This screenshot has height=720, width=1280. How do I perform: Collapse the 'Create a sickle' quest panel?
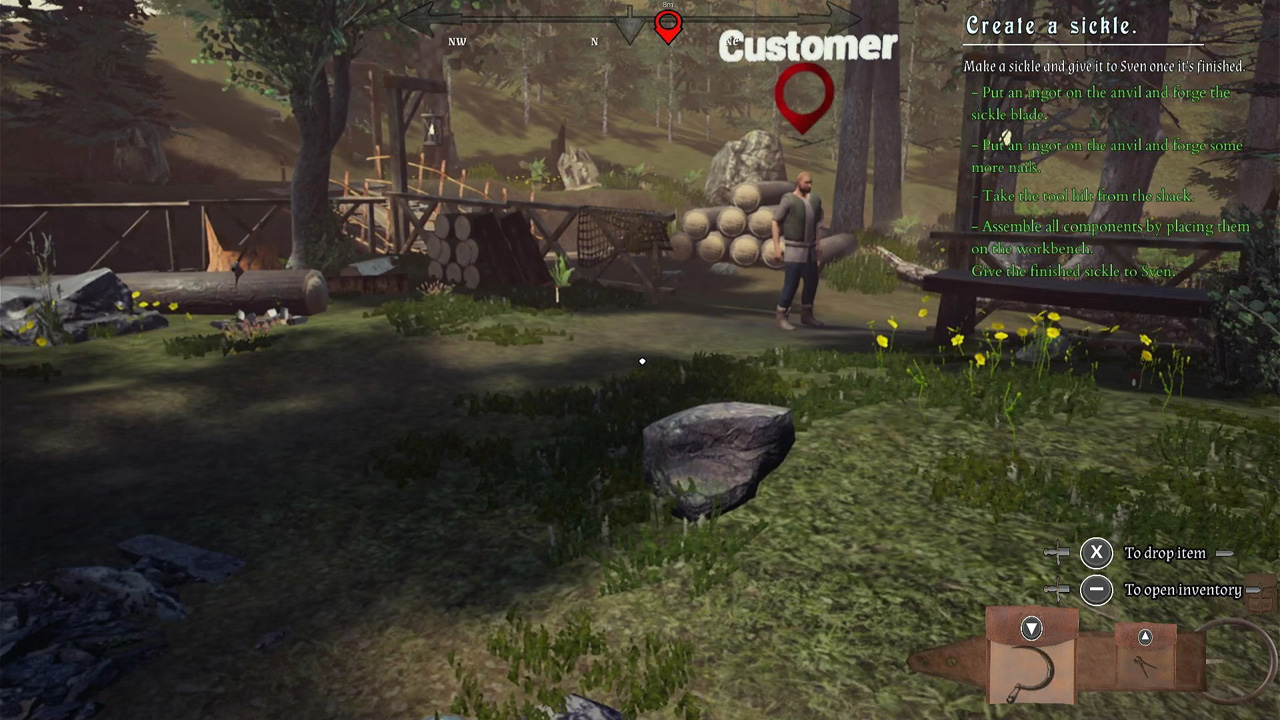[1050, 26]
